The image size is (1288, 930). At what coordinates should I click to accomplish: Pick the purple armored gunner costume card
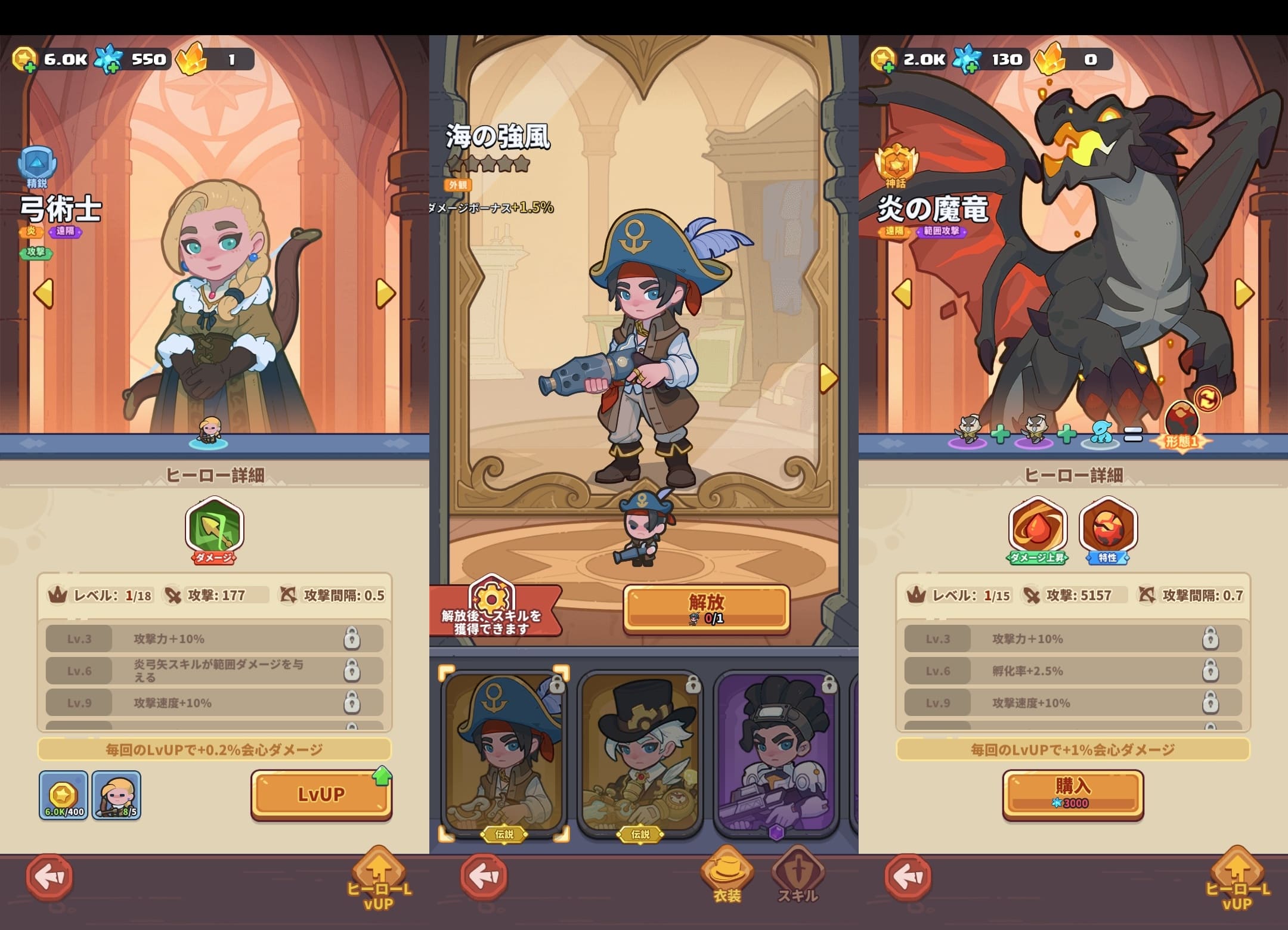click(776, 752)
